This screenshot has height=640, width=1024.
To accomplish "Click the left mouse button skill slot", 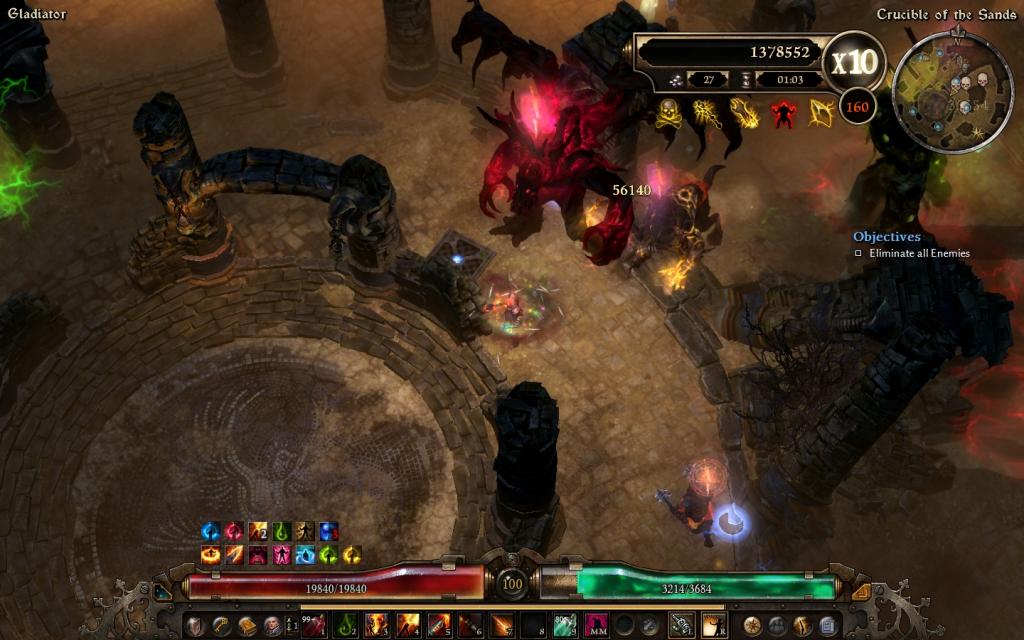I will tap(681, 626).
